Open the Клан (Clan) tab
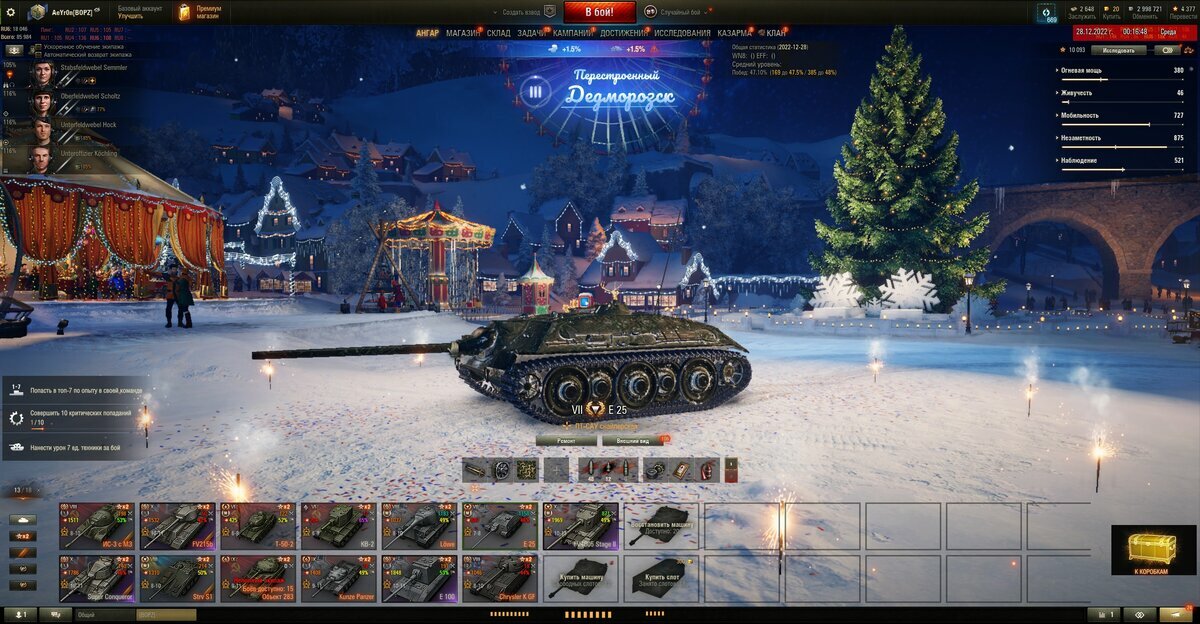This screenshot has height=624, width=1200. click(x=776, y=33)
